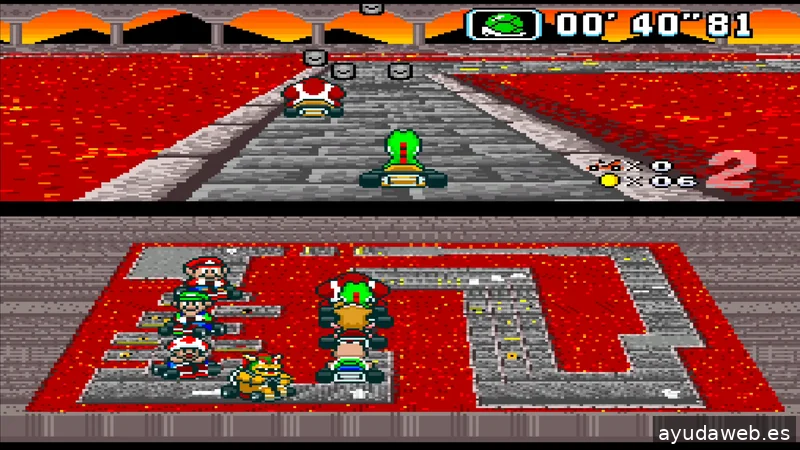800x450 pixels.
Task: Click Toad's racer marker on the course map
Action: click(187, 356)
